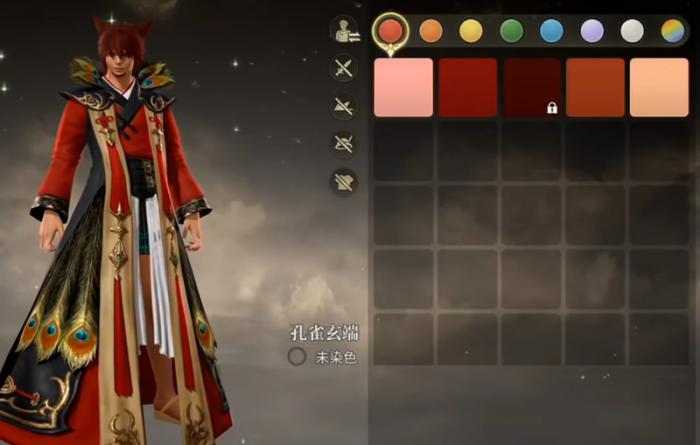Image resolution: width=700 pixels, height=445 pixels.
Task: Pick the pale peach dye swatch
Action: coord(659,87)
